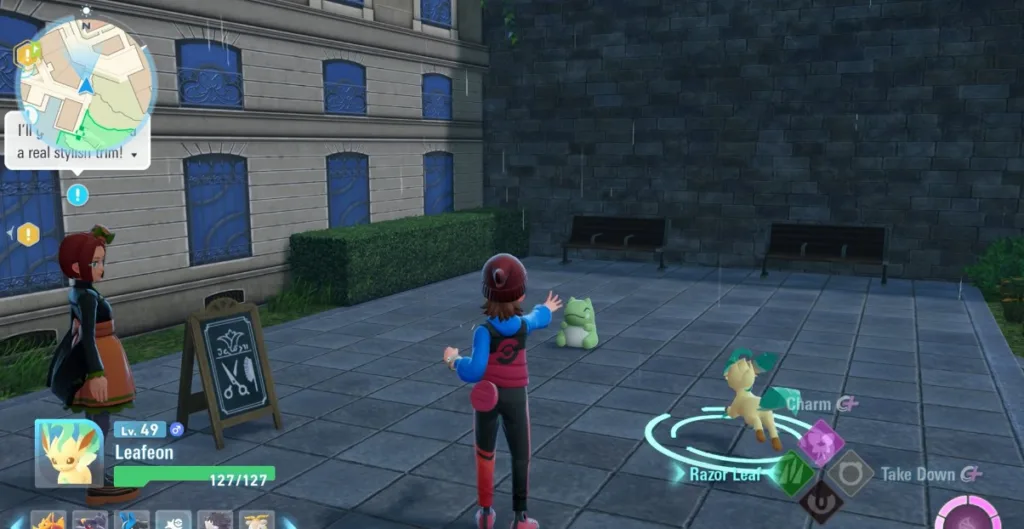Image resolution: width=1024 pixels, height=529 pixels.
Task: Switch to the orange Charizard party slot
Action: pos(48,521)
